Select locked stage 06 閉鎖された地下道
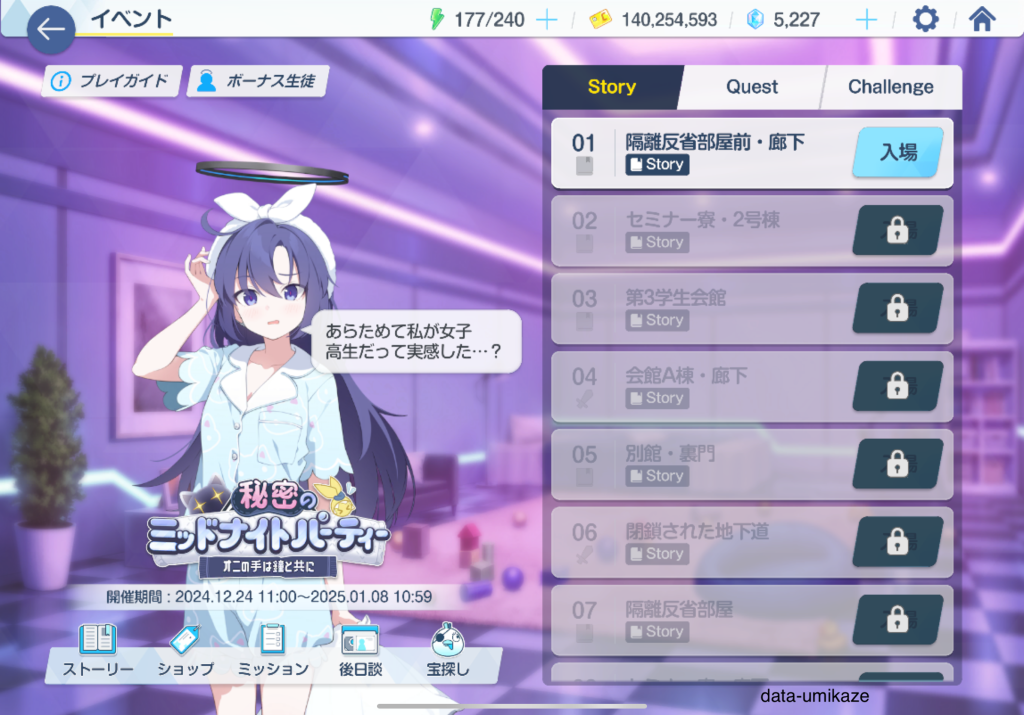 pyautogui.click(x=751, y=543)
